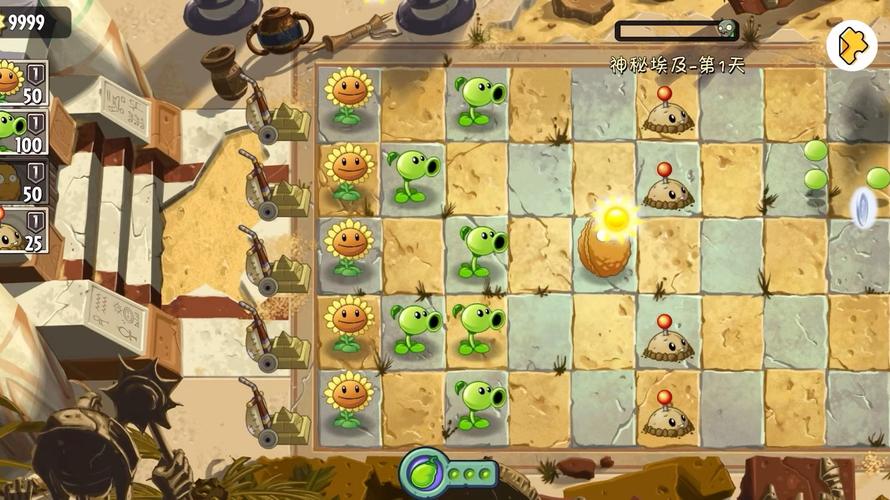The width and height of the screenshot is (890, 500).
Task: Select the Sunflower seed packet
Action: click(22, 82)
